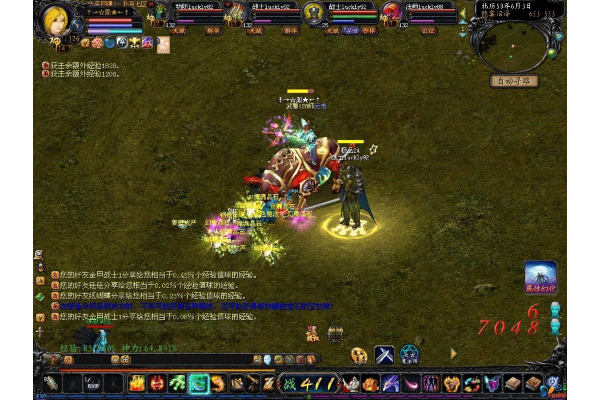Use the orange flame skill slot
The image size is (600, 400).
[x=138, y=383]
